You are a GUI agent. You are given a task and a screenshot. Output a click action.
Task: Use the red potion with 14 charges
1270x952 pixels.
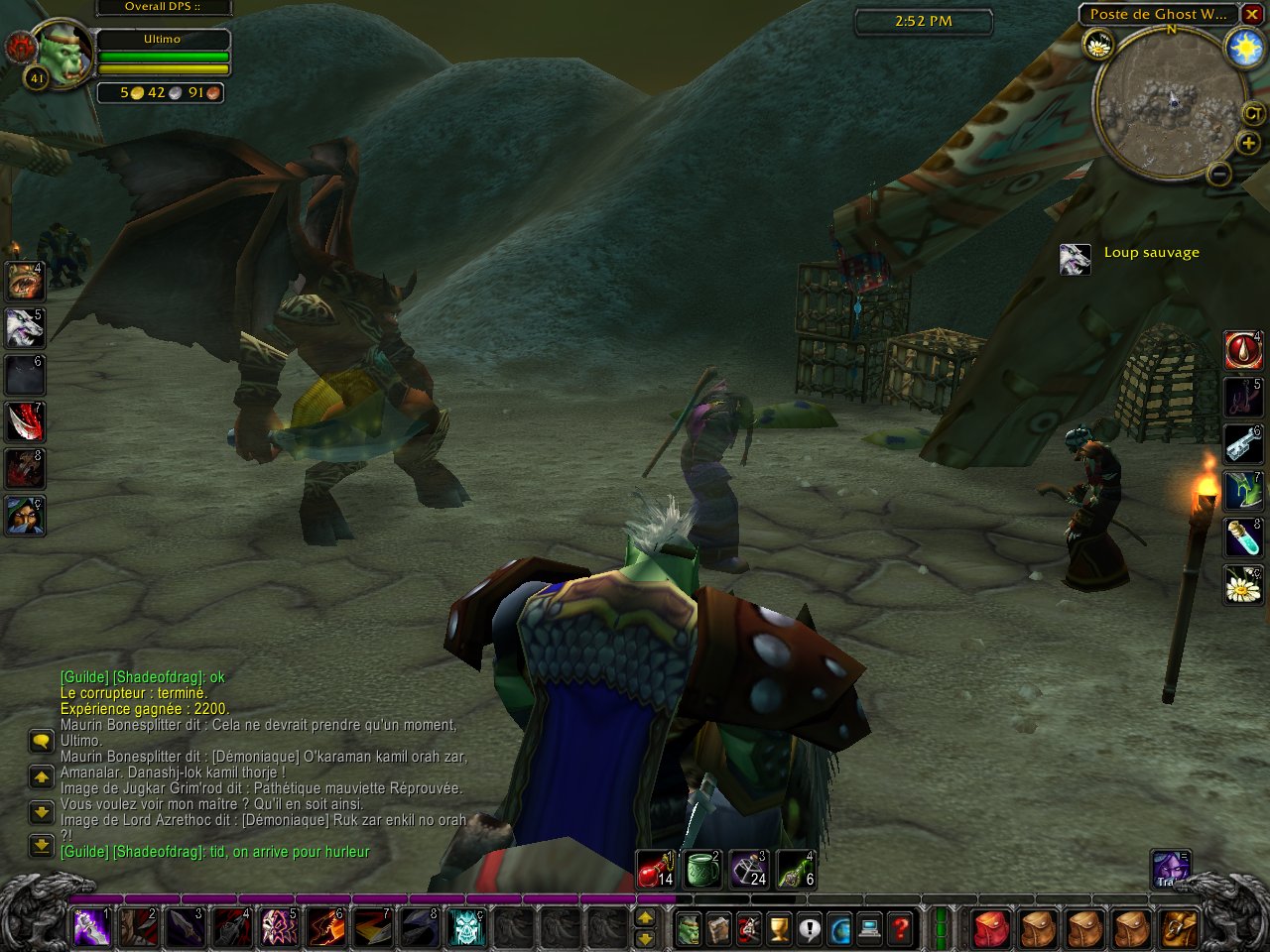coord(656,869)
